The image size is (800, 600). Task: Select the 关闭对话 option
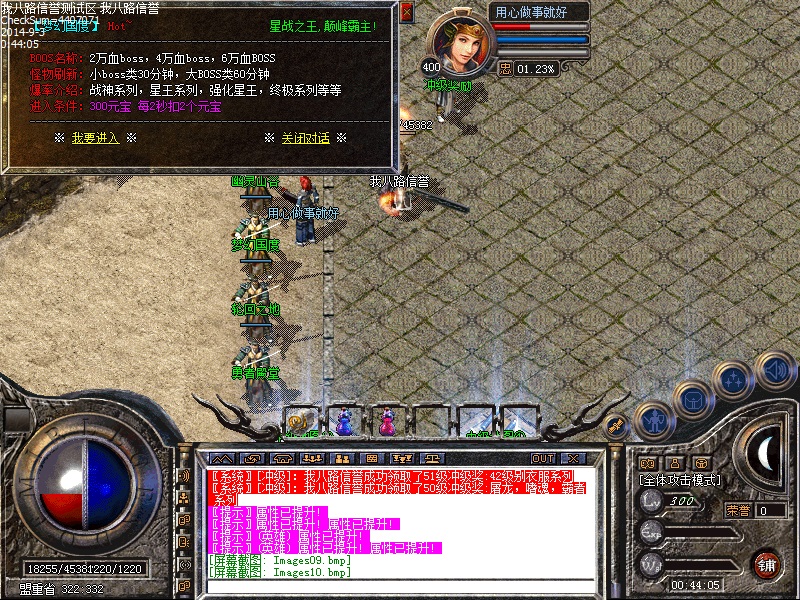coord(305,138)
